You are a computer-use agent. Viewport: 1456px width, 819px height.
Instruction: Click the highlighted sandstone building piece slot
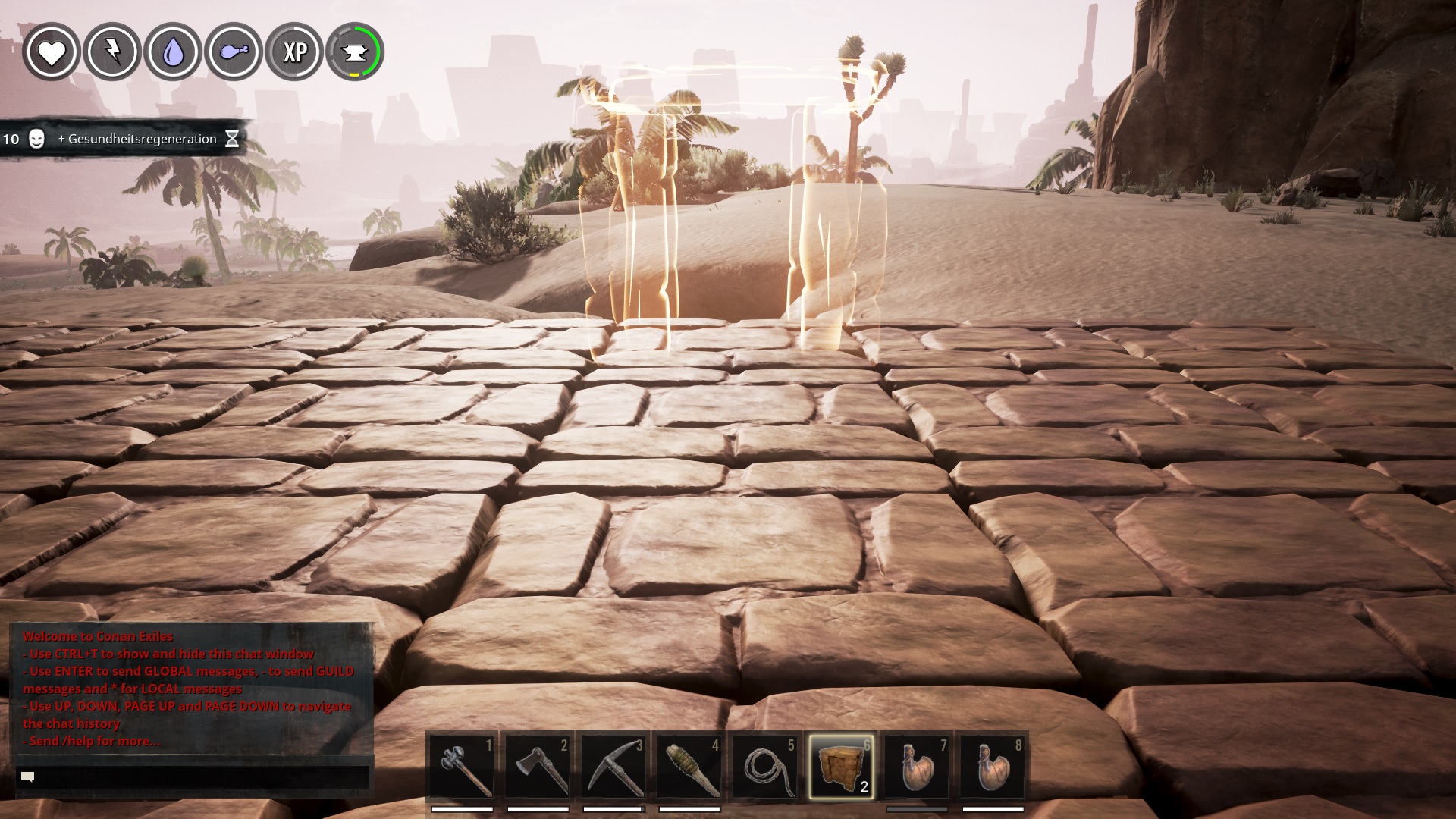[841, 767]
